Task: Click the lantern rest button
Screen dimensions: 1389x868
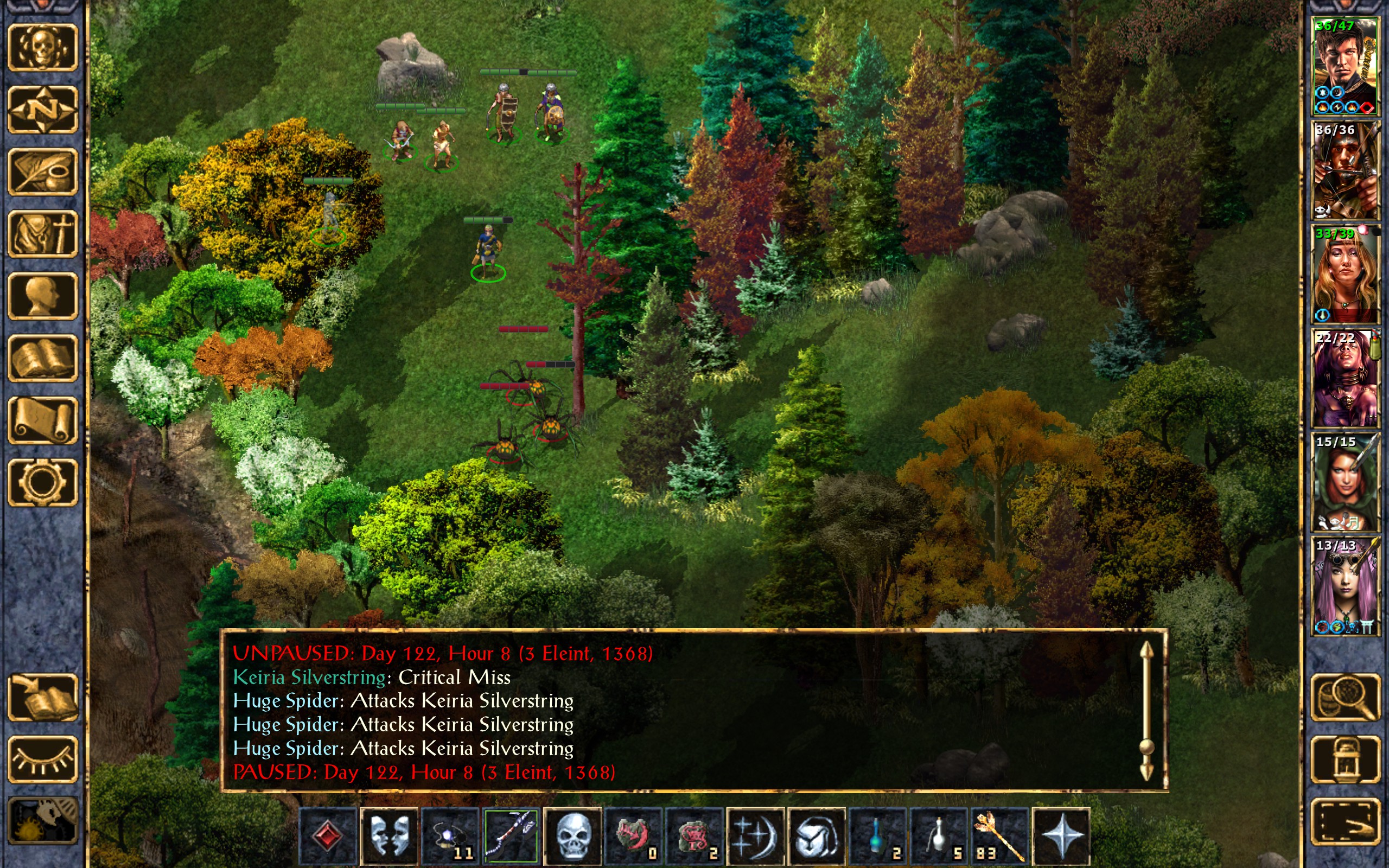Action: (x=1345, y=759)
